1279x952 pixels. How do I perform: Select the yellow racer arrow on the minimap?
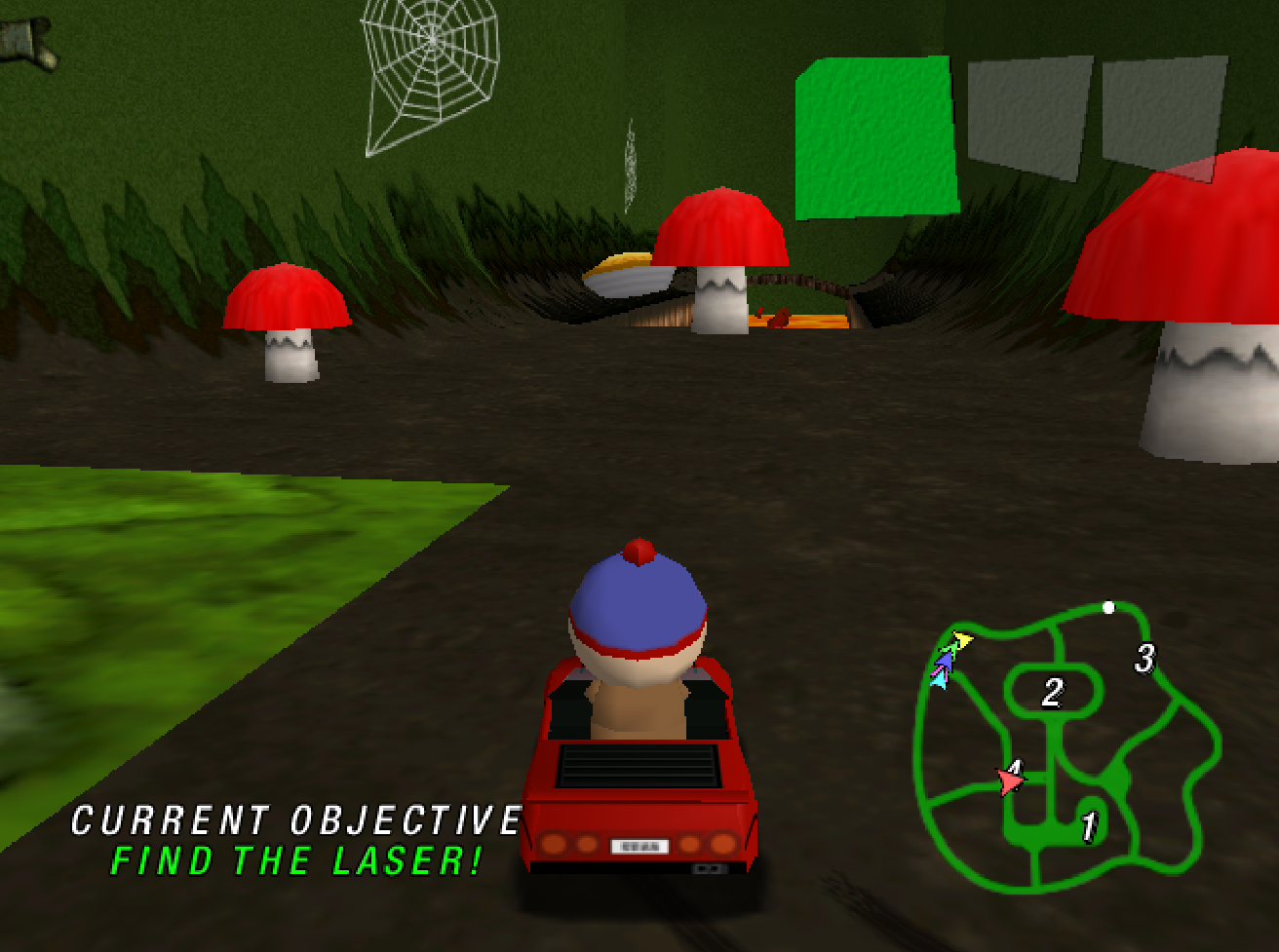pos(961,639)
